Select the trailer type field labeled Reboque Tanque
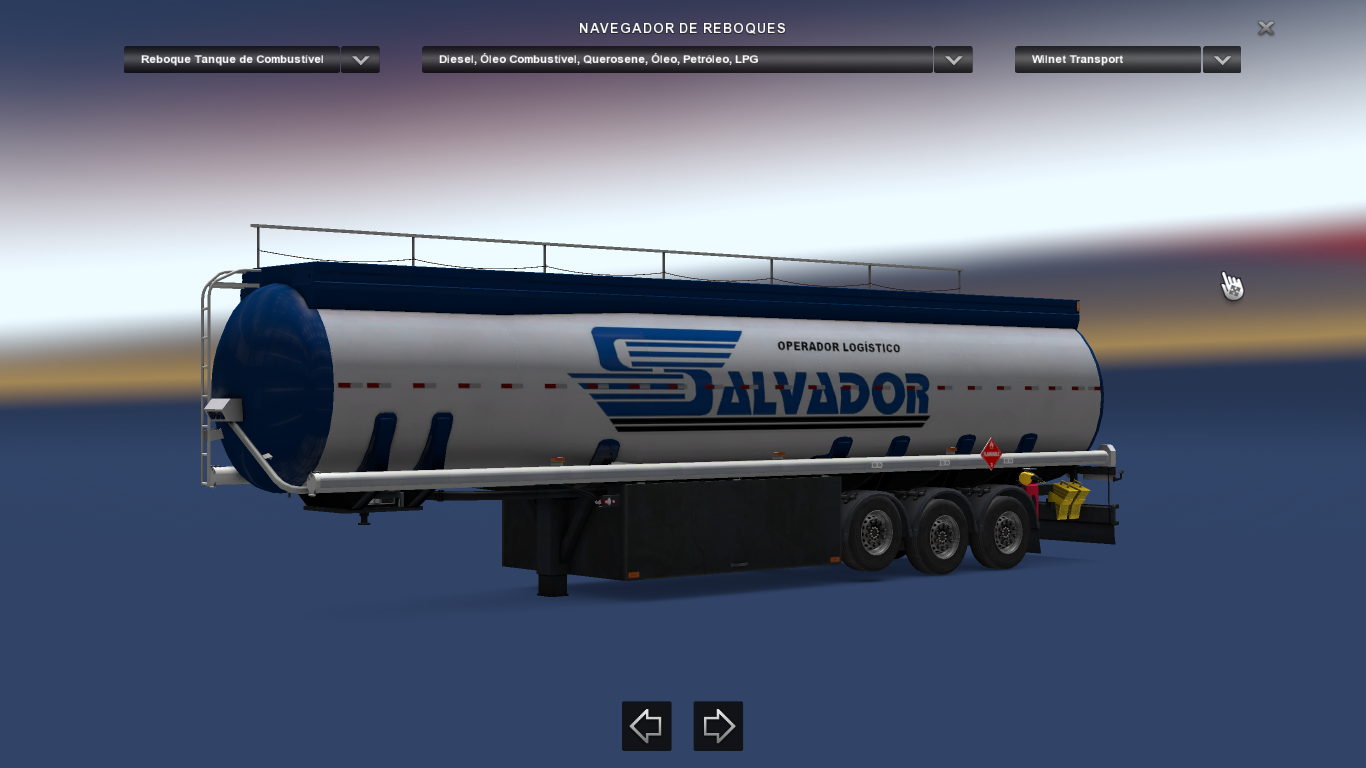Viewport: 1366px width, 768px height. coord(232,59)
